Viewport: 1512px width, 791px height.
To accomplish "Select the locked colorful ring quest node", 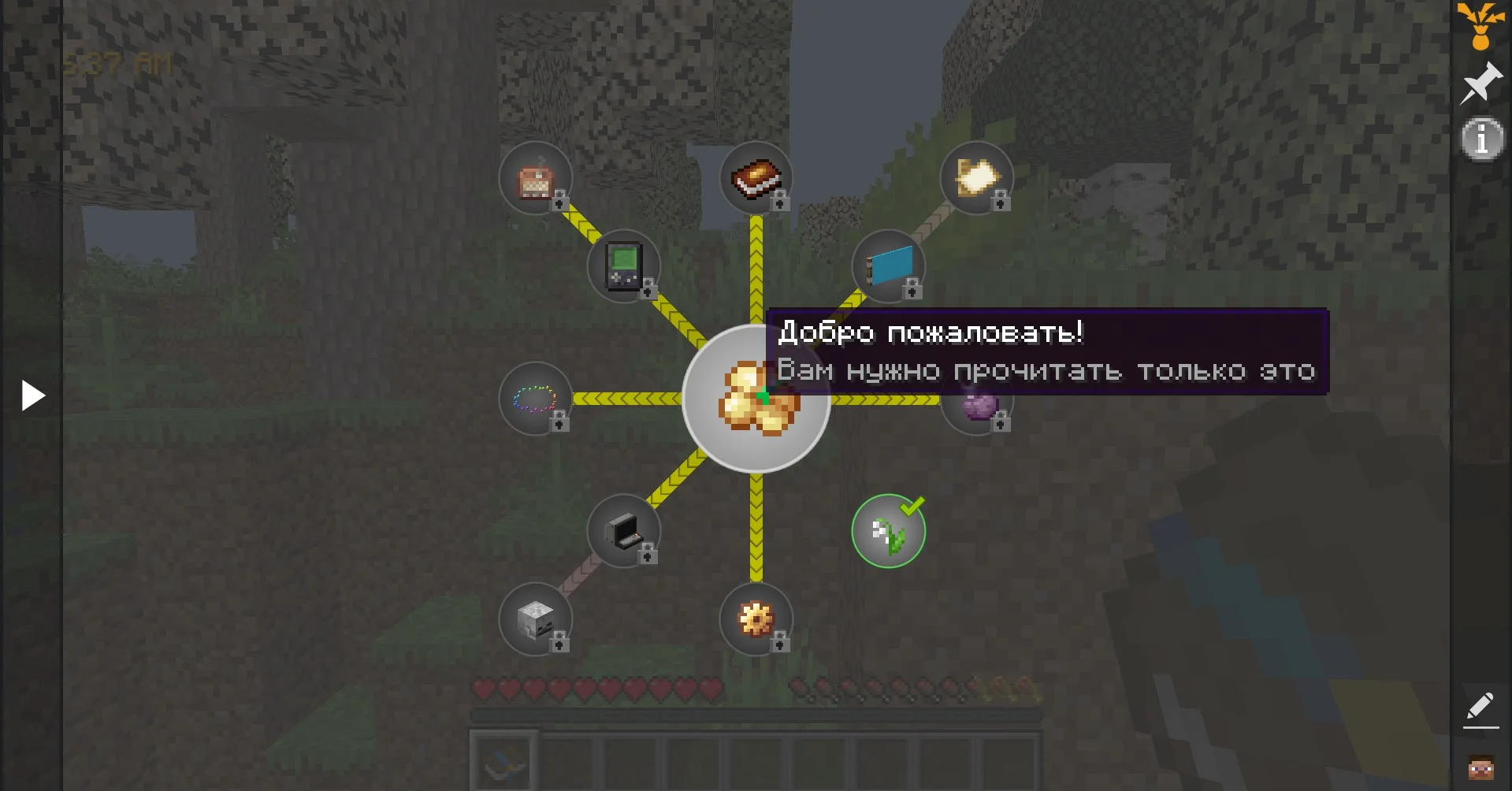I will 535,399.
